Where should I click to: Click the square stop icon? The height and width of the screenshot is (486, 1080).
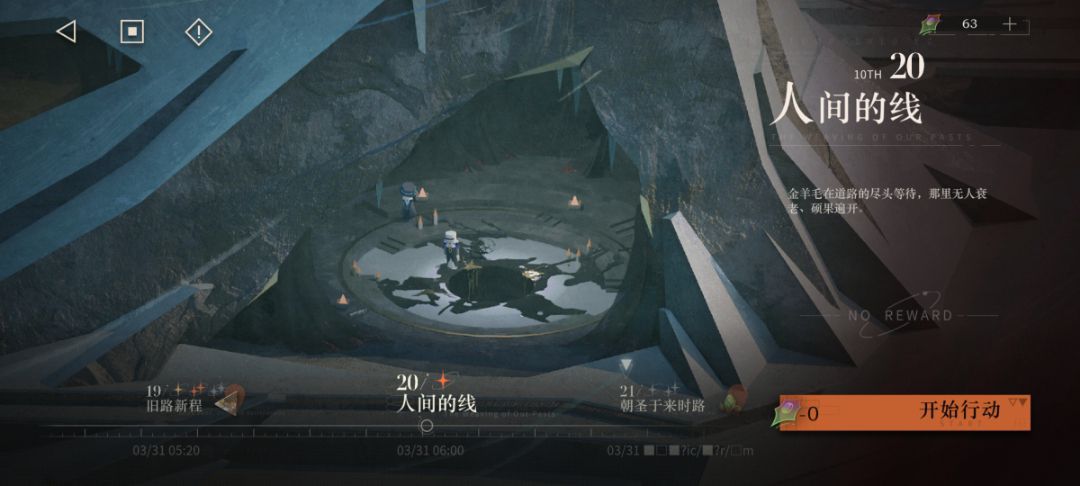point(132,32)
